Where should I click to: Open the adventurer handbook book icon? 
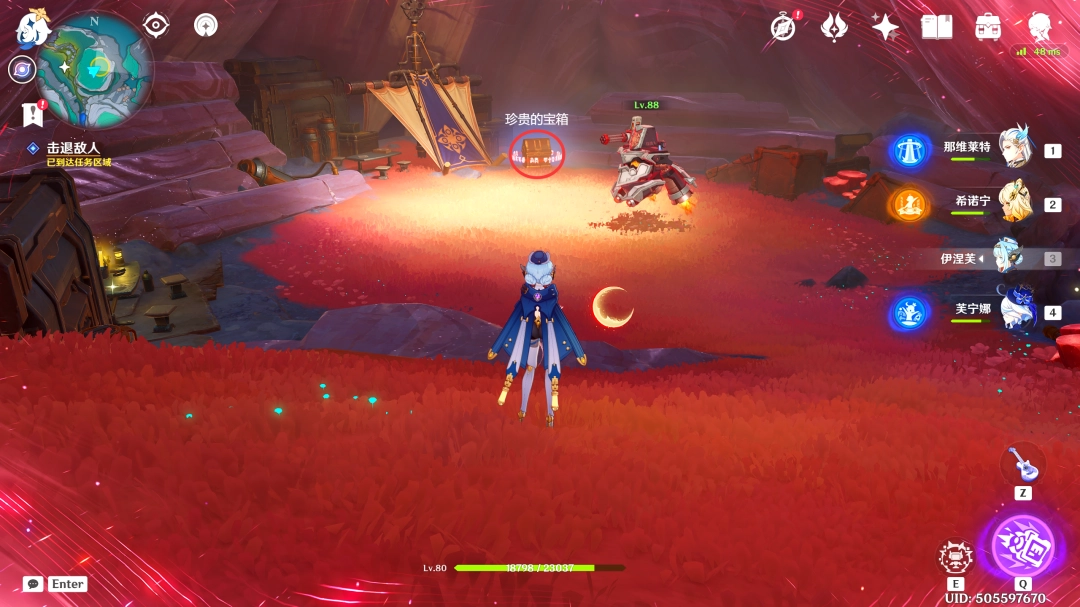click(x=937, y=27)
